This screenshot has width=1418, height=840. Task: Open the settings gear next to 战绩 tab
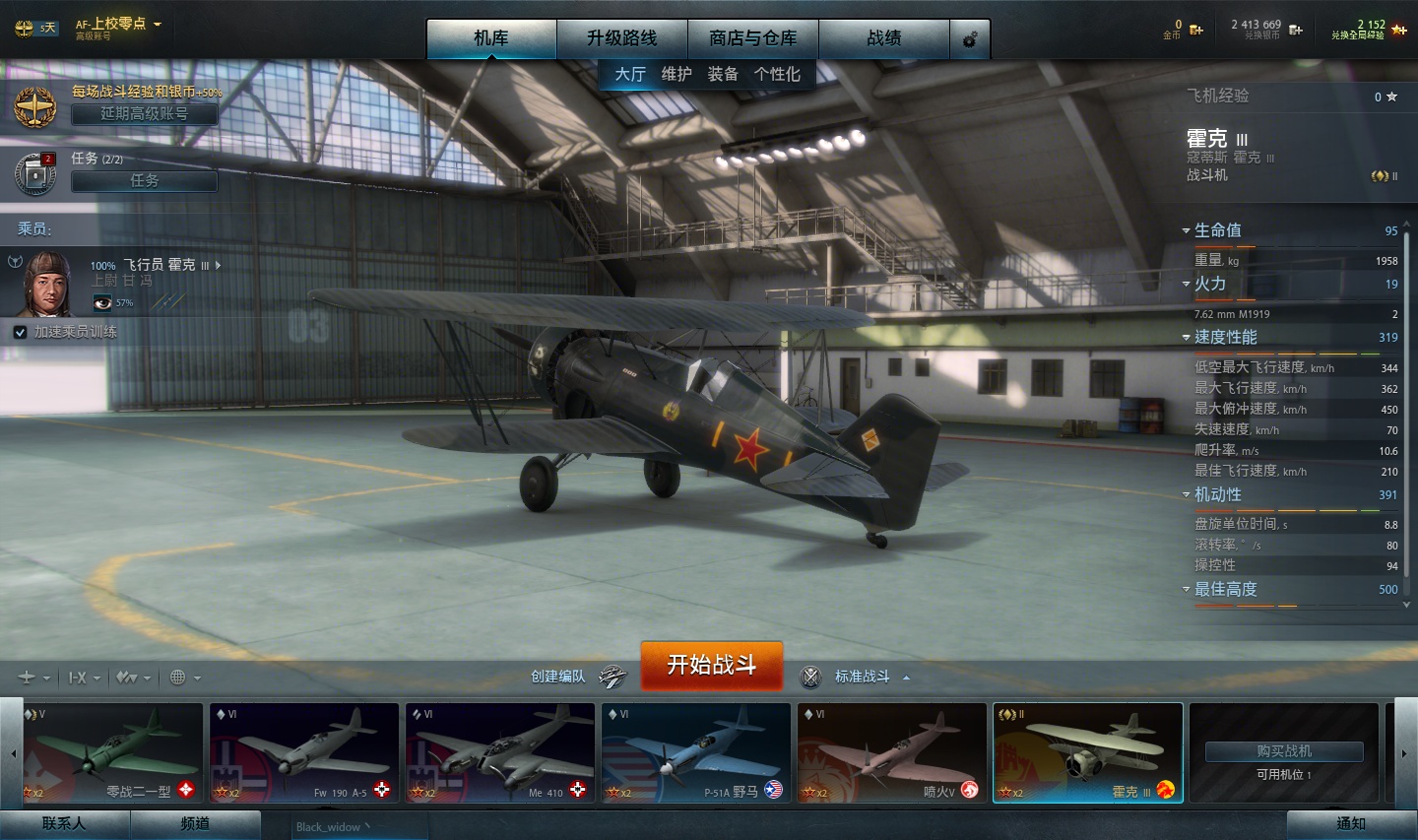[970, 38]
